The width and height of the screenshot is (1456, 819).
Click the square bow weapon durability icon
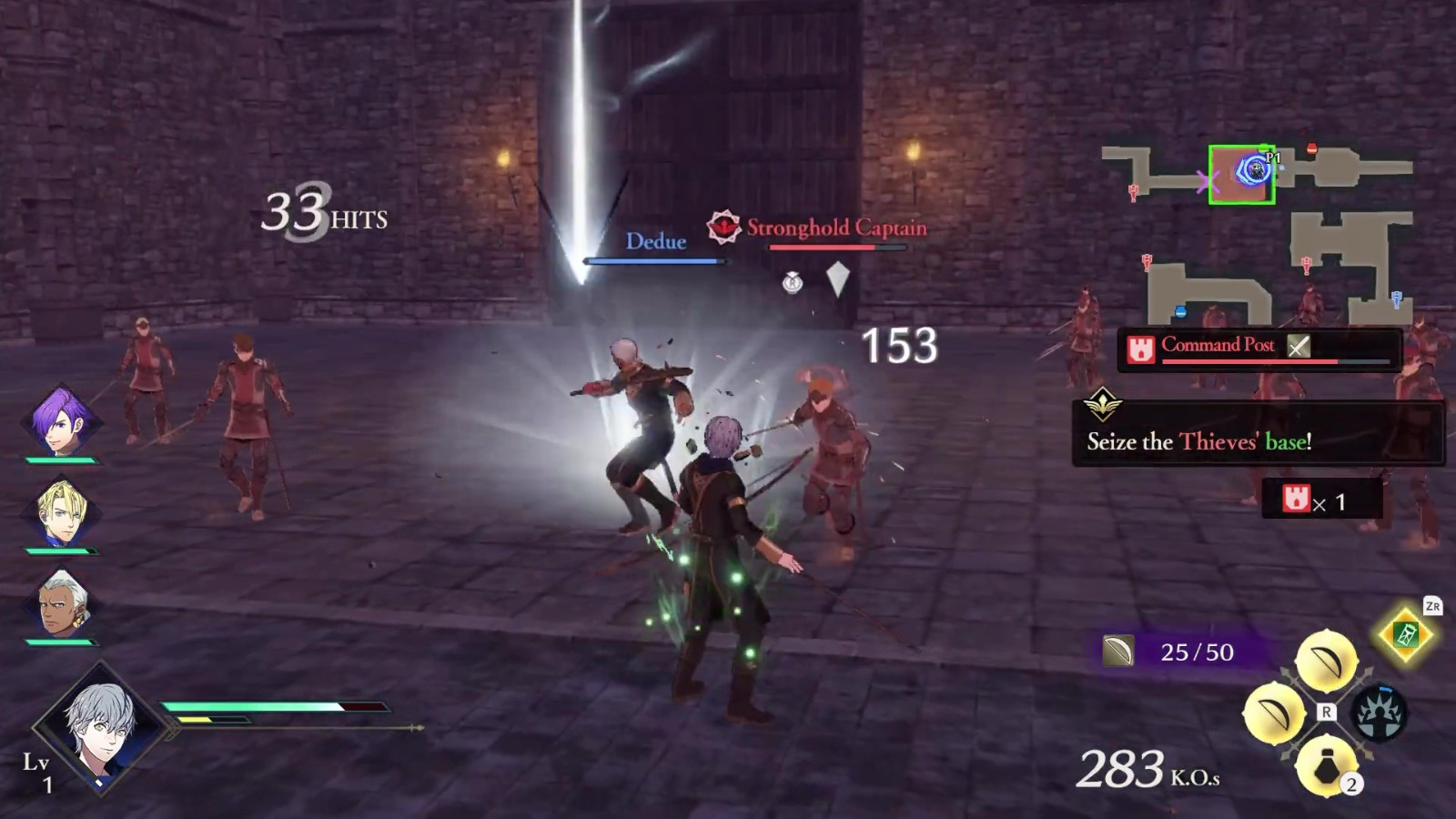1118,651
